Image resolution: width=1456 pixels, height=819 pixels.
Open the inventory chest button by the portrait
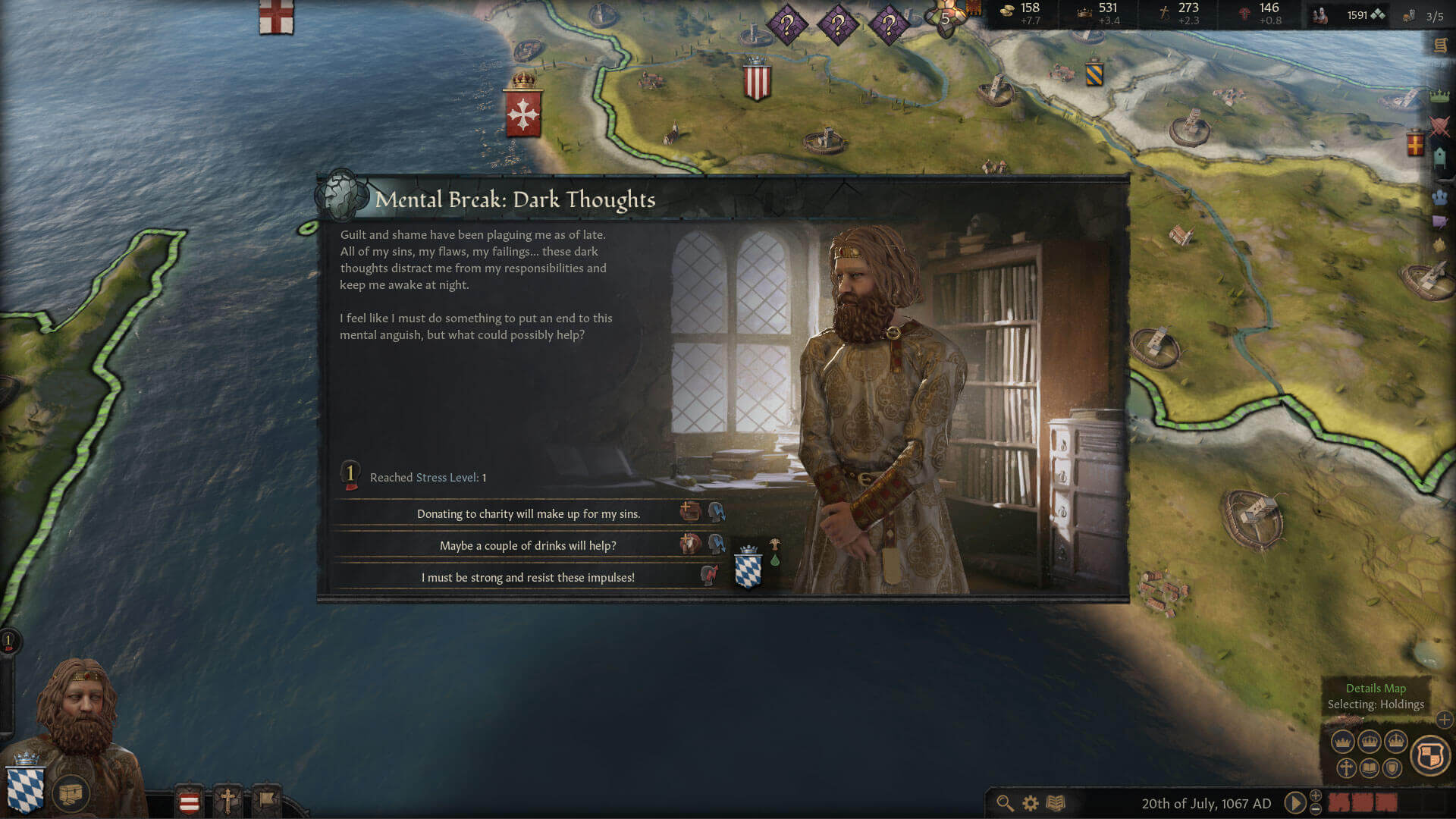point(71,794)
